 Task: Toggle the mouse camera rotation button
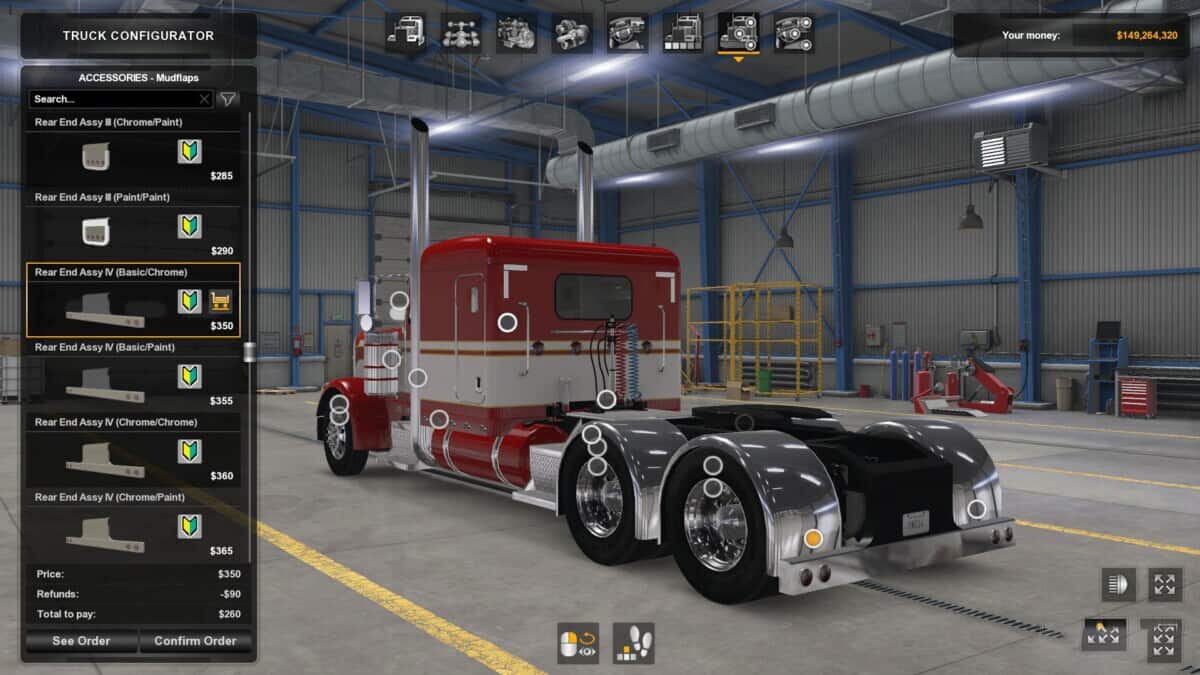click(578, 643)
